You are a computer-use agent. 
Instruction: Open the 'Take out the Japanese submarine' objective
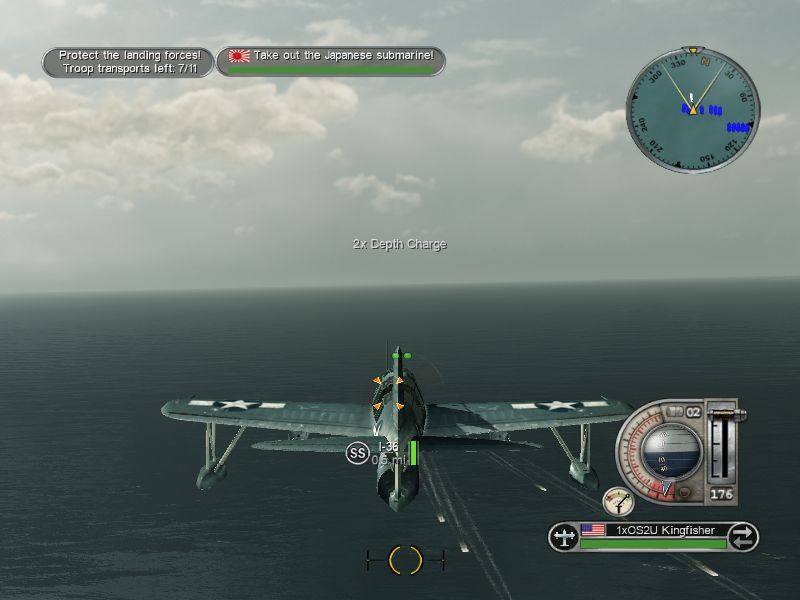coord(332,60)
